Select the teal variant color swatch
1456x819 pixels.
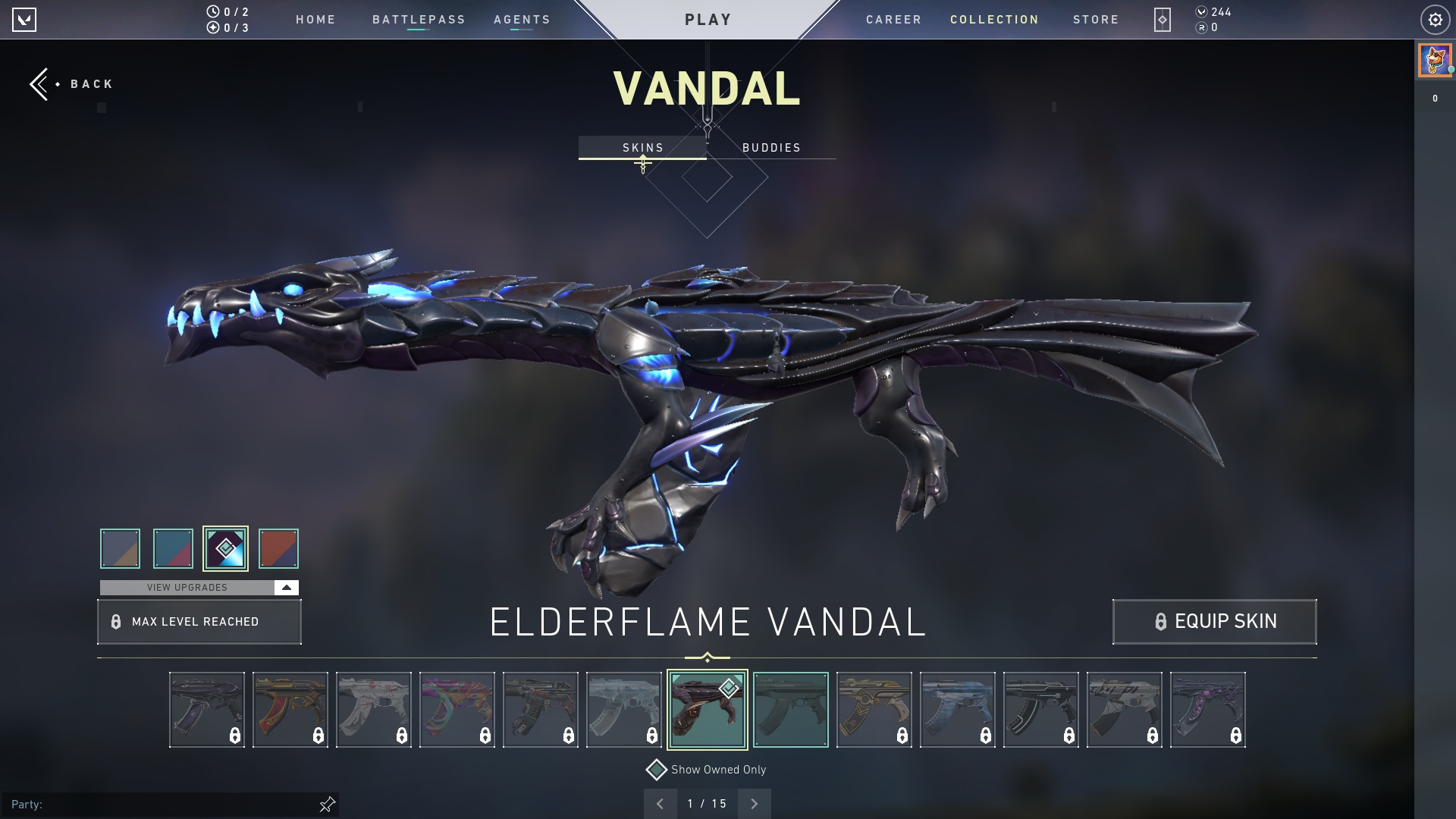(173, 548)
